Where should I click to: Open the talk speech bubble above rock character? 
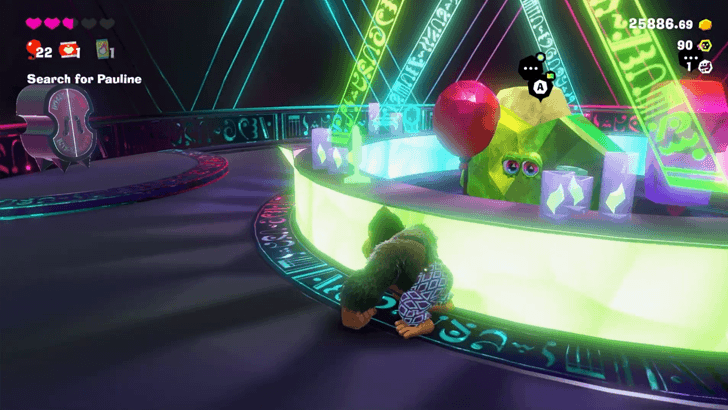(x=531, y=68)
